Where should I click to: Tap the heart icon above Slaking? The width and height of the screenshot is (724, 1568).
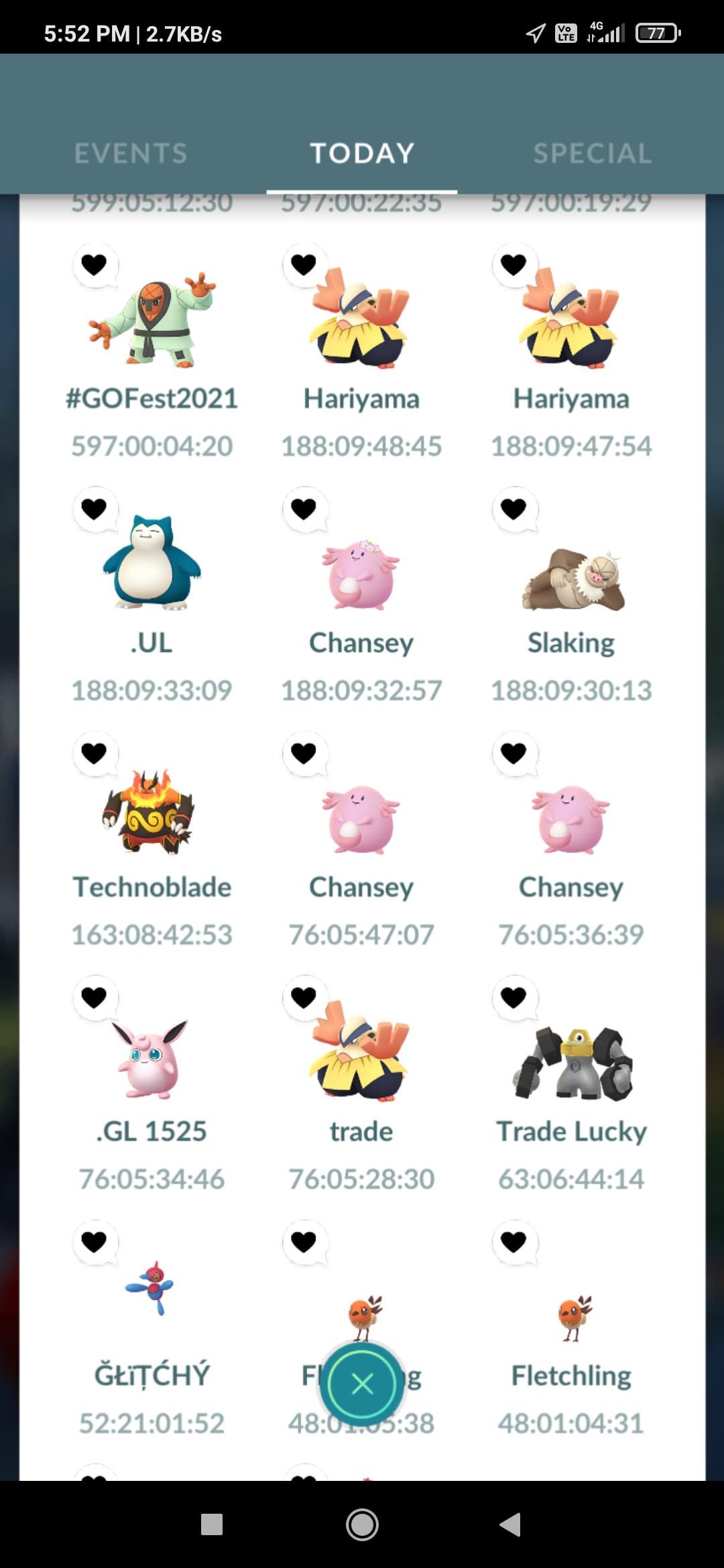tap(514, 509)
